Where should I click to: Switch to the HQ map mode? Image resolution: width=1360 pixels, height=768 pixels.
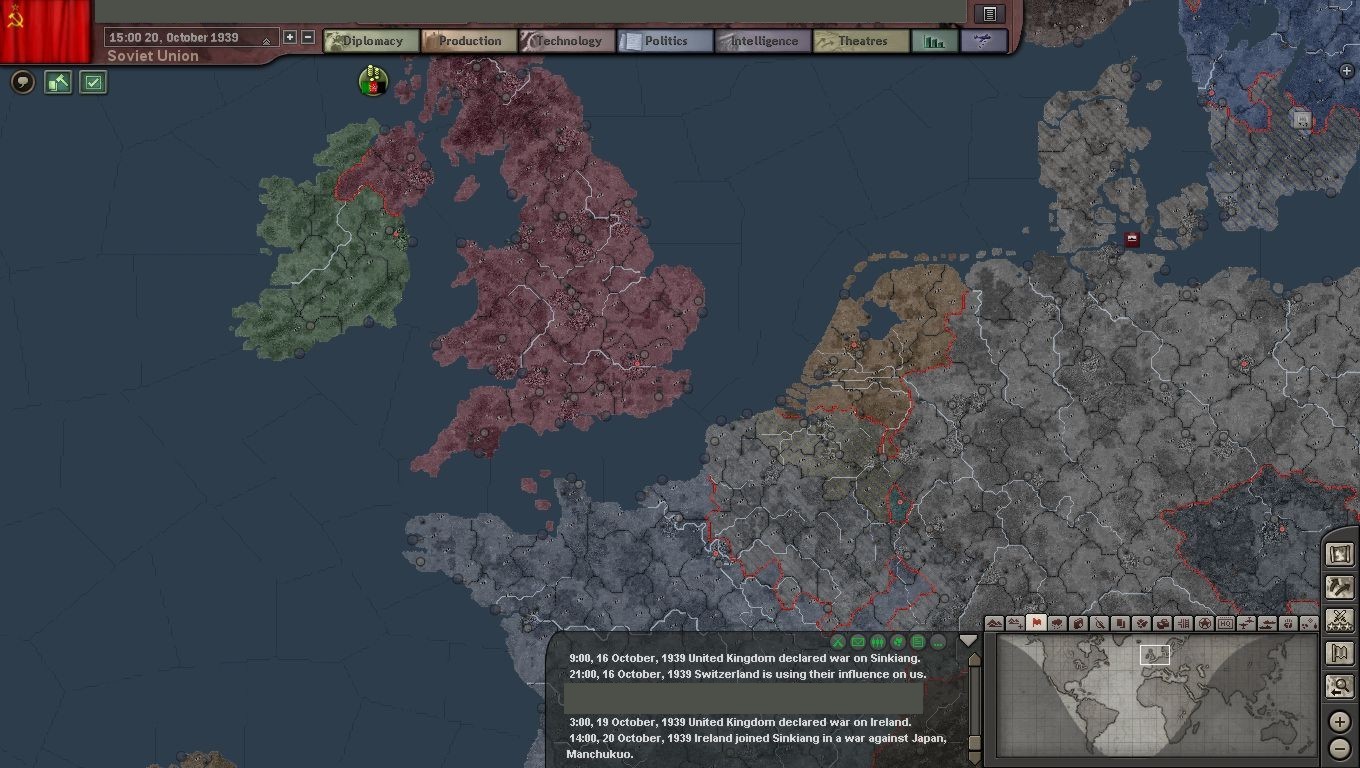coord(1225,623)
